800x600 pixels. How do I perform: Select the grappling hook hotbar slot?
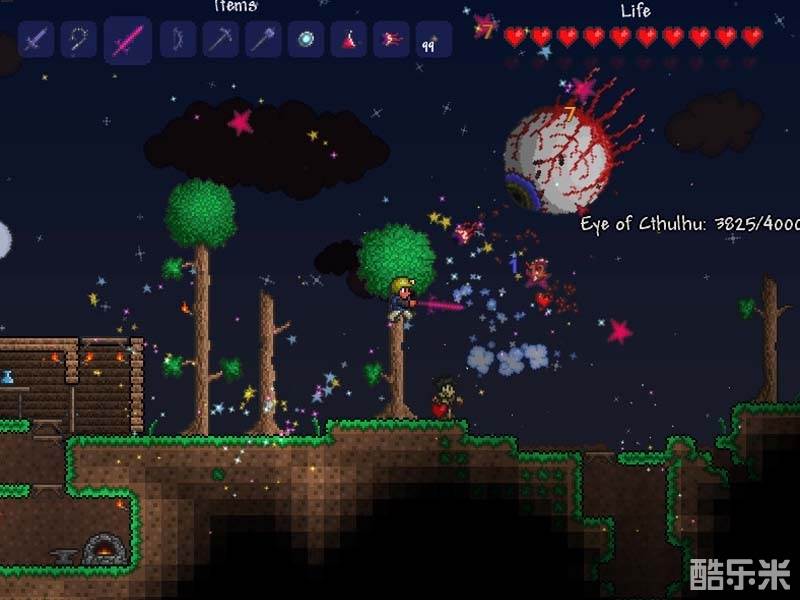[77, 40]
